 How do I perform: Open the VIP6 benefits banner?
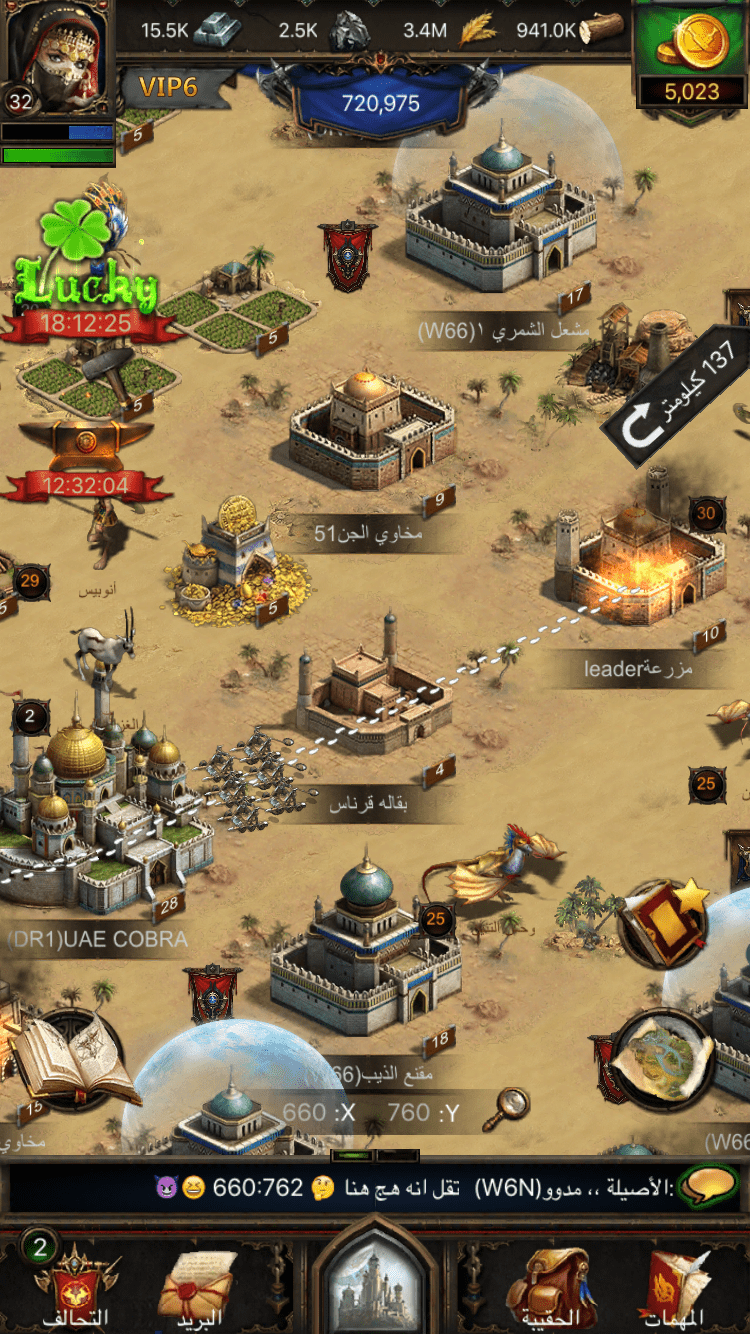click(x=170, y=88)
